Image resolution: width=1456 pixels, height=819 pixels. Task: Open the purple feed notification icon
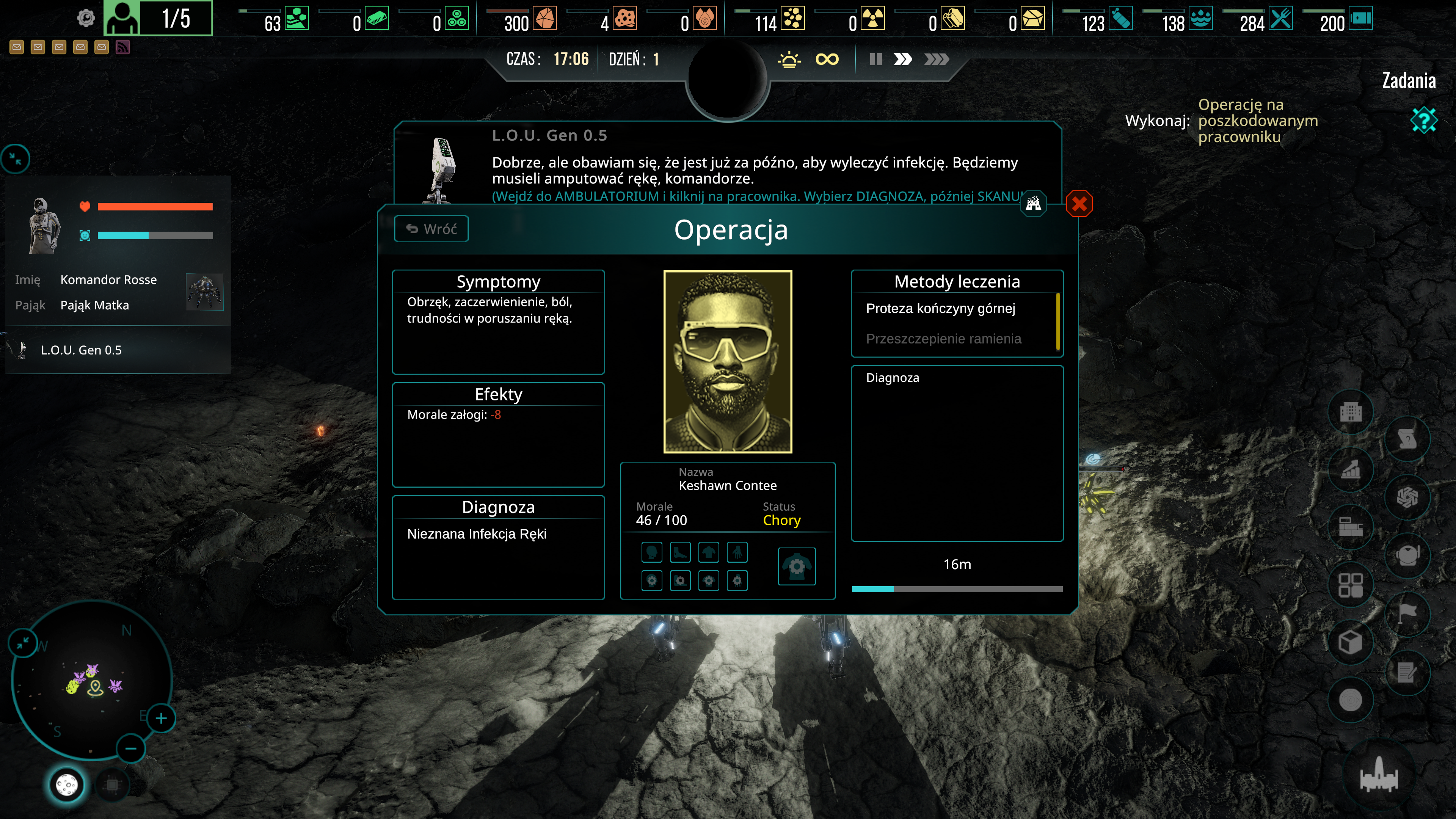click(122, 47)
